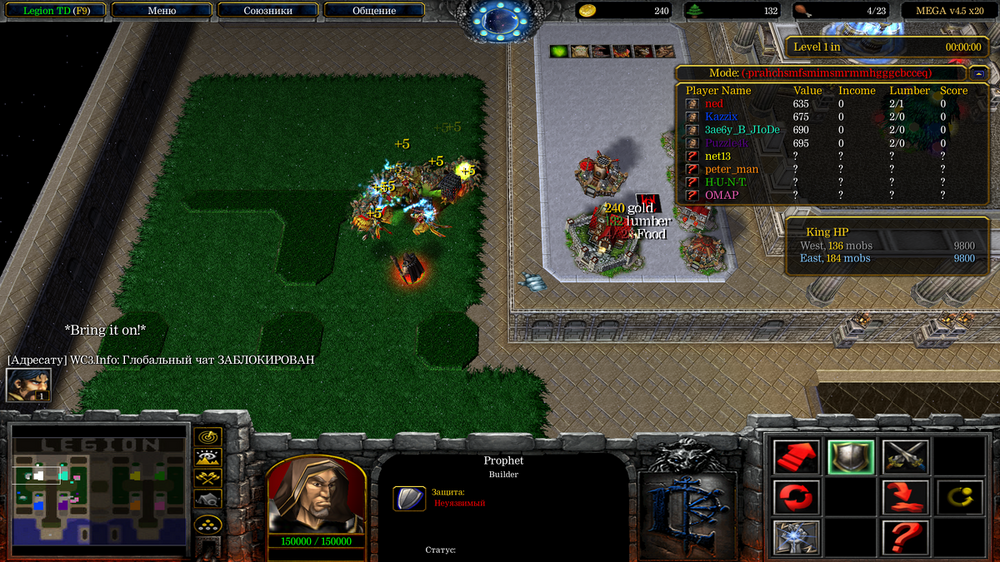The width and height of the screenshot is (1000, 562).
Task: Activate the crossed swords command
Action: (905, 457)
